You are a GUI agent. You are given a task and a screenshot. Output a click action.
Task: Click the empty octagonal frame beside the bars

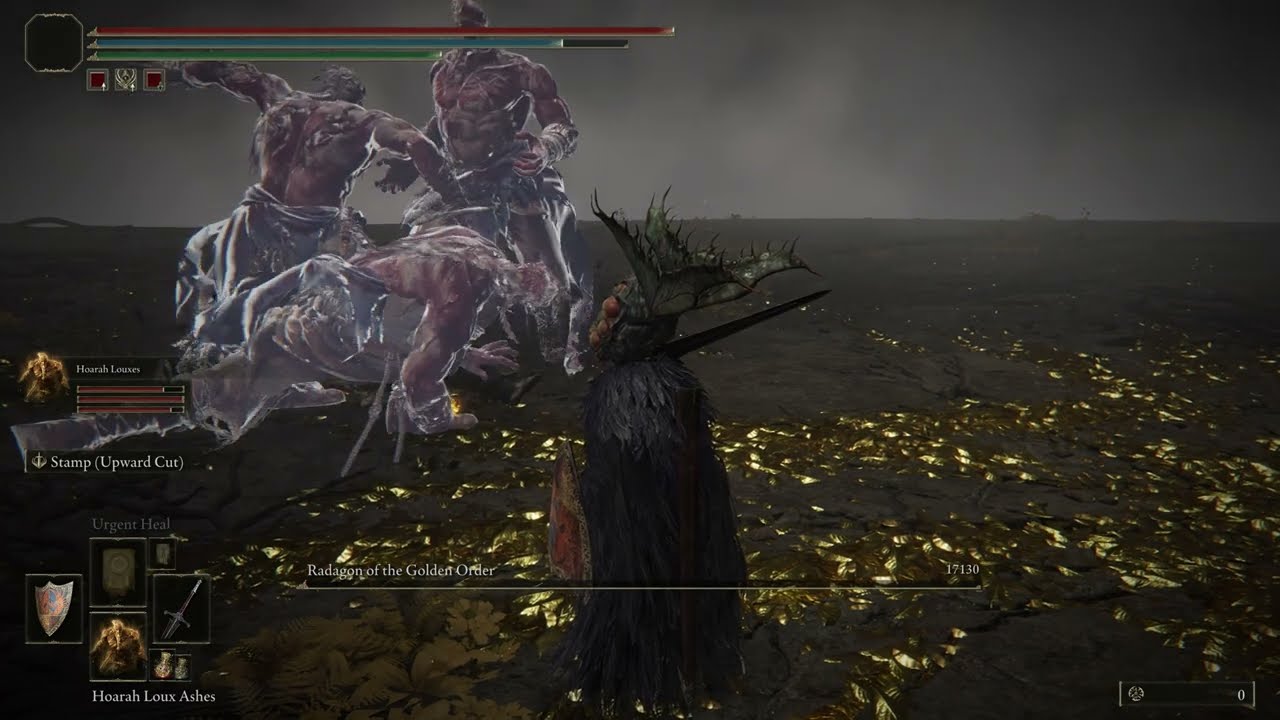53,42
